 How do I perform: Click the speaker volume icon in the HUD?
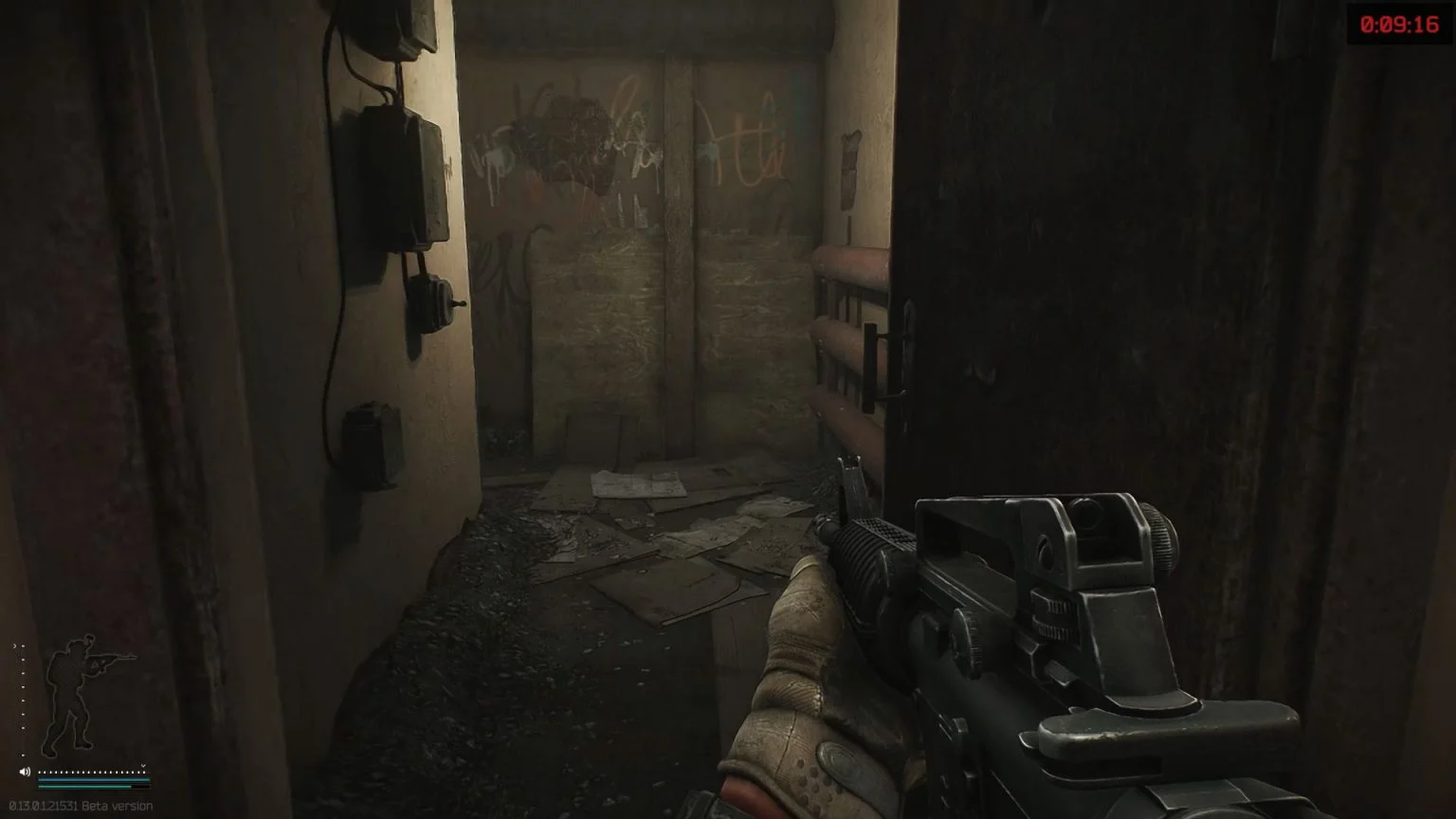pos(24,771)
